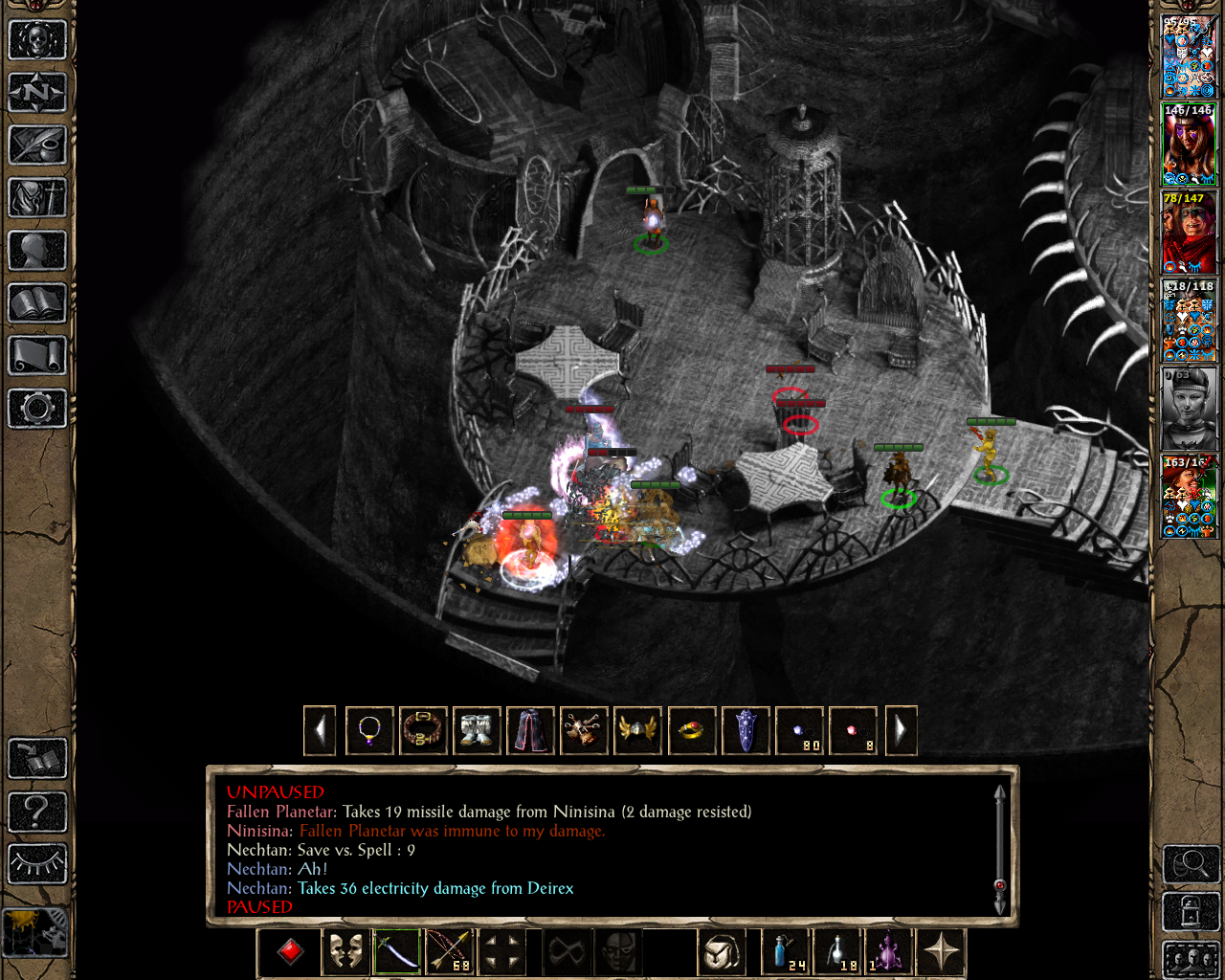The height and width of the screenshot is (980, 1225).
Task: Click the question mark help button
Action: [36, 812]
